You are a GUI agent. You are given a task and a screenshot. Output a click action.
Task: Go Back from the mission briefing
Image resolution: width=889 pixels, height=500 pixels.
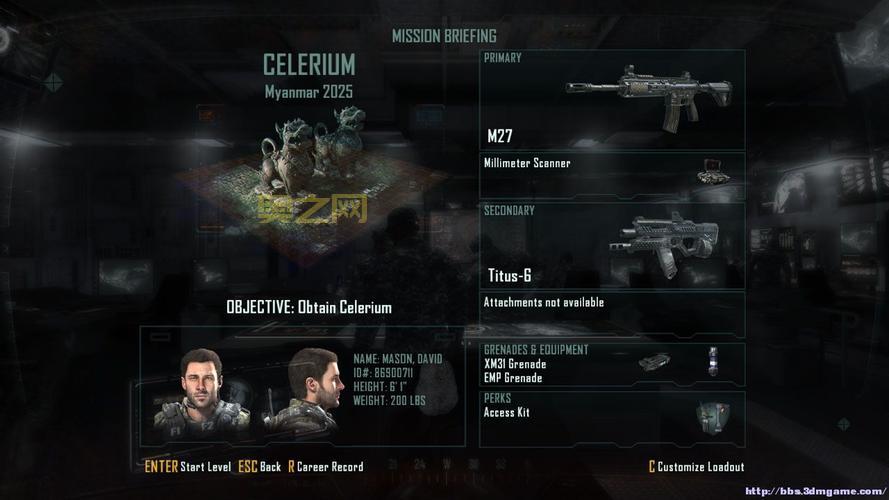[262, 467]
